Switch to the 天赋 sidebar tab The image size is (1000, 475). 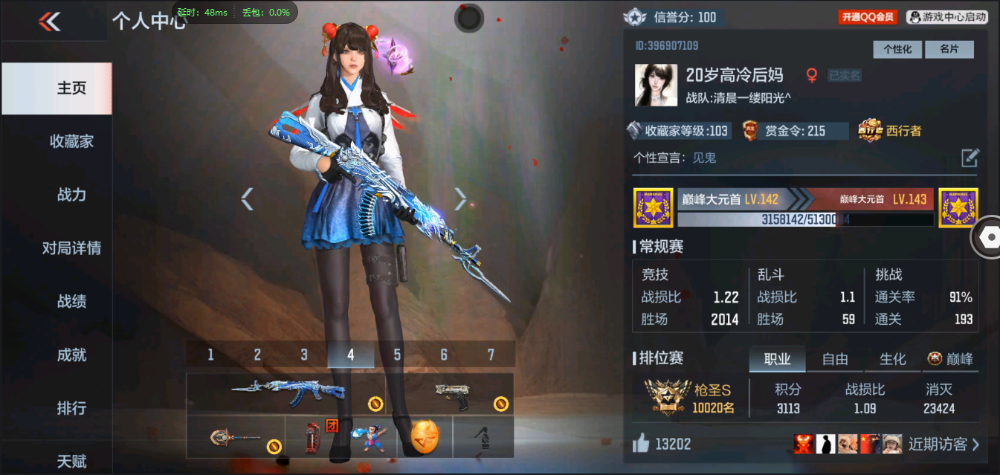coord(71,461)
